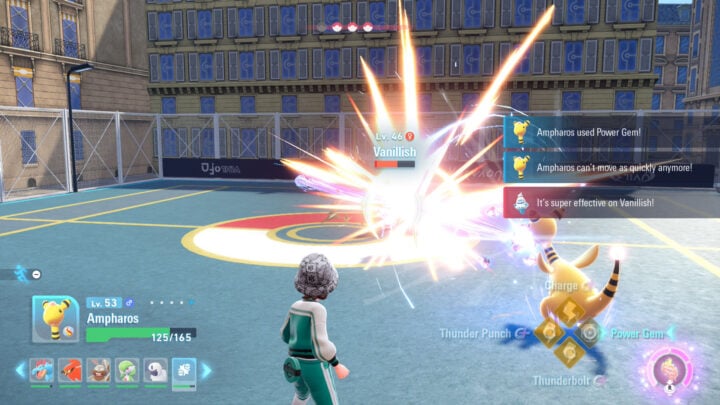Select the highlighted Ampharos party slot
This screenshot has height=405, width=720.
click(184, 371)
